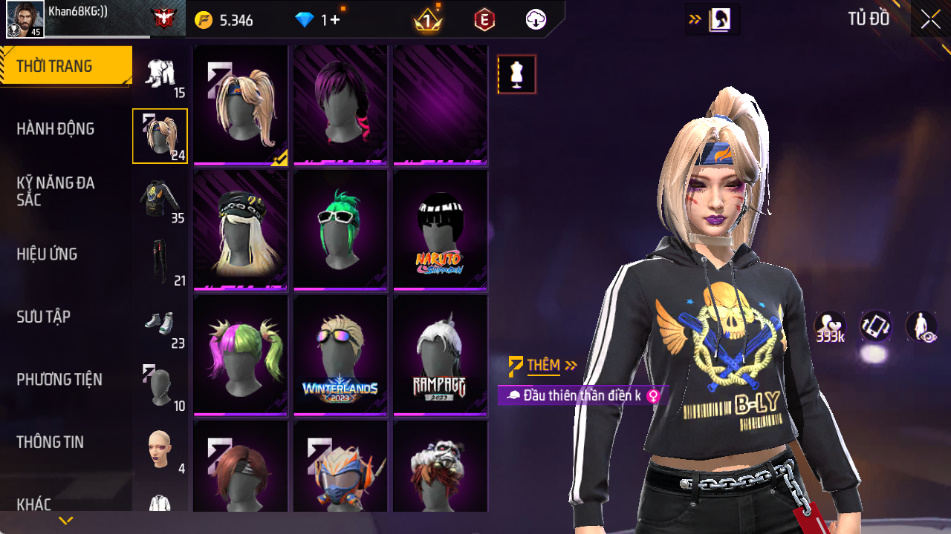Go to the SƯU TẬP tab

click(44, 317)
